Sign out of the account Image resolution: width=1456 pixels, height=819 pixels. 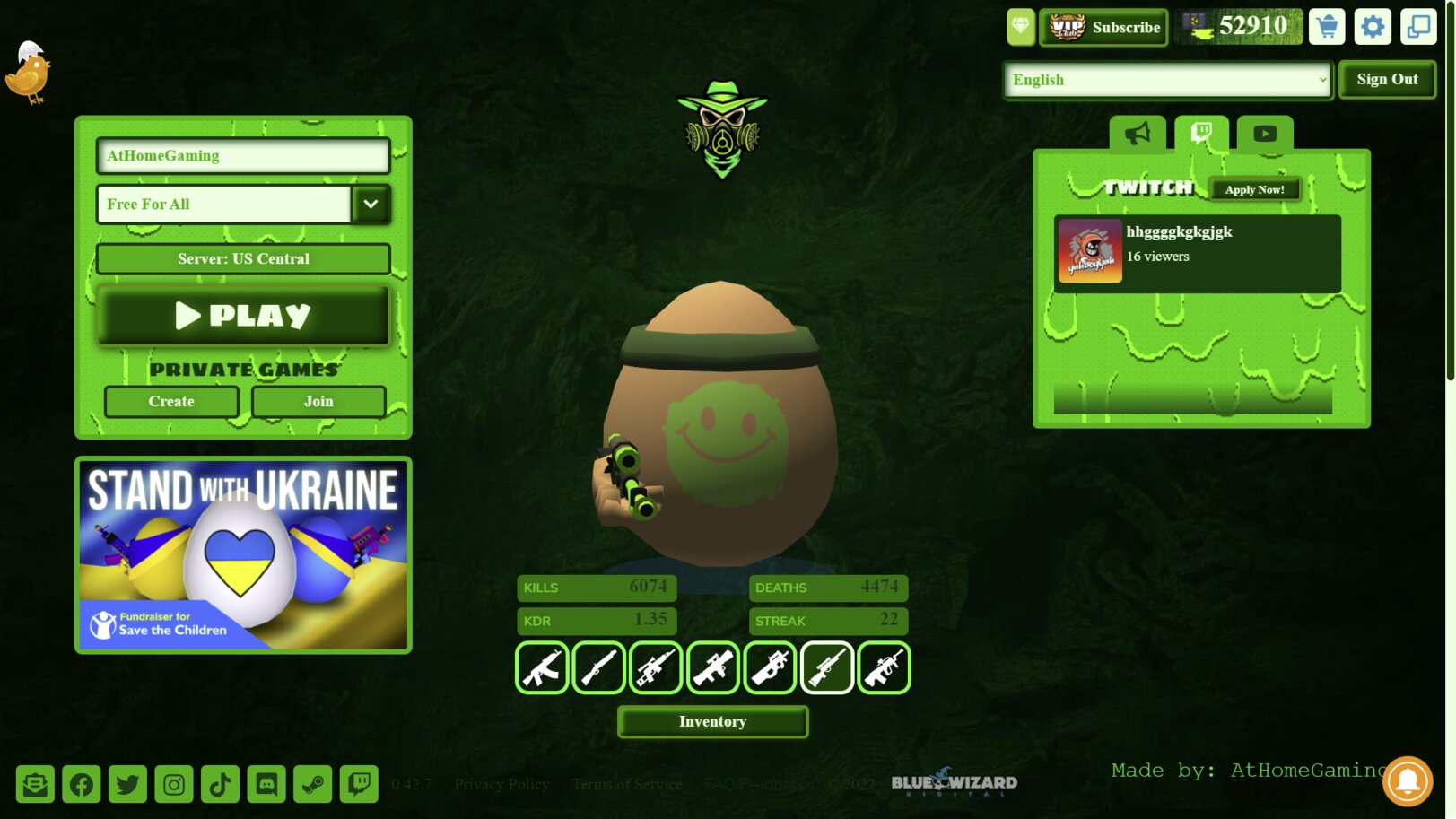(x=1387, y=80)
